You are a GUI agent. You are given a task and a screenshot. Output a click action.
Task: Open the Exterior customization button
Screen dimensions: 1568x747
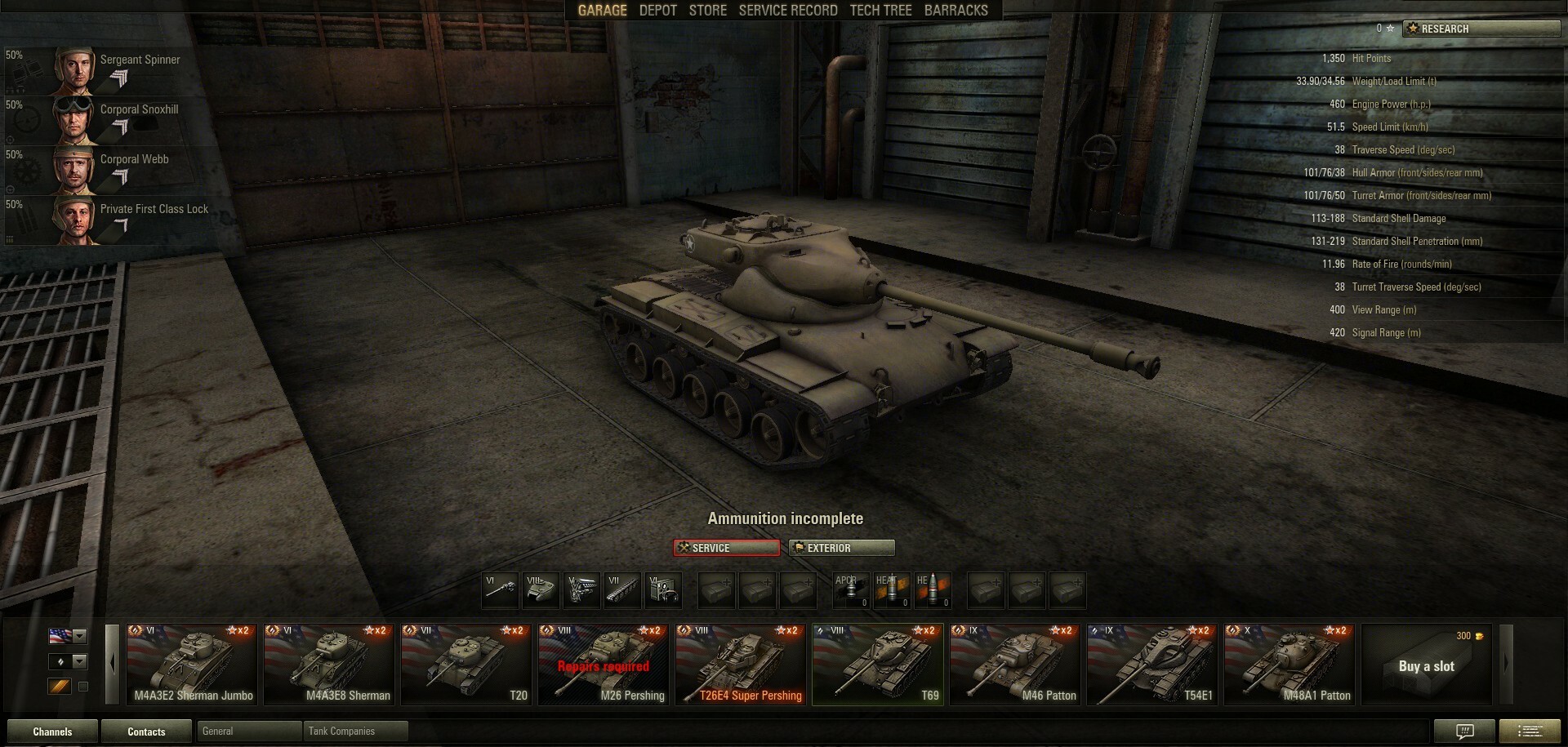tap(841, 548)
